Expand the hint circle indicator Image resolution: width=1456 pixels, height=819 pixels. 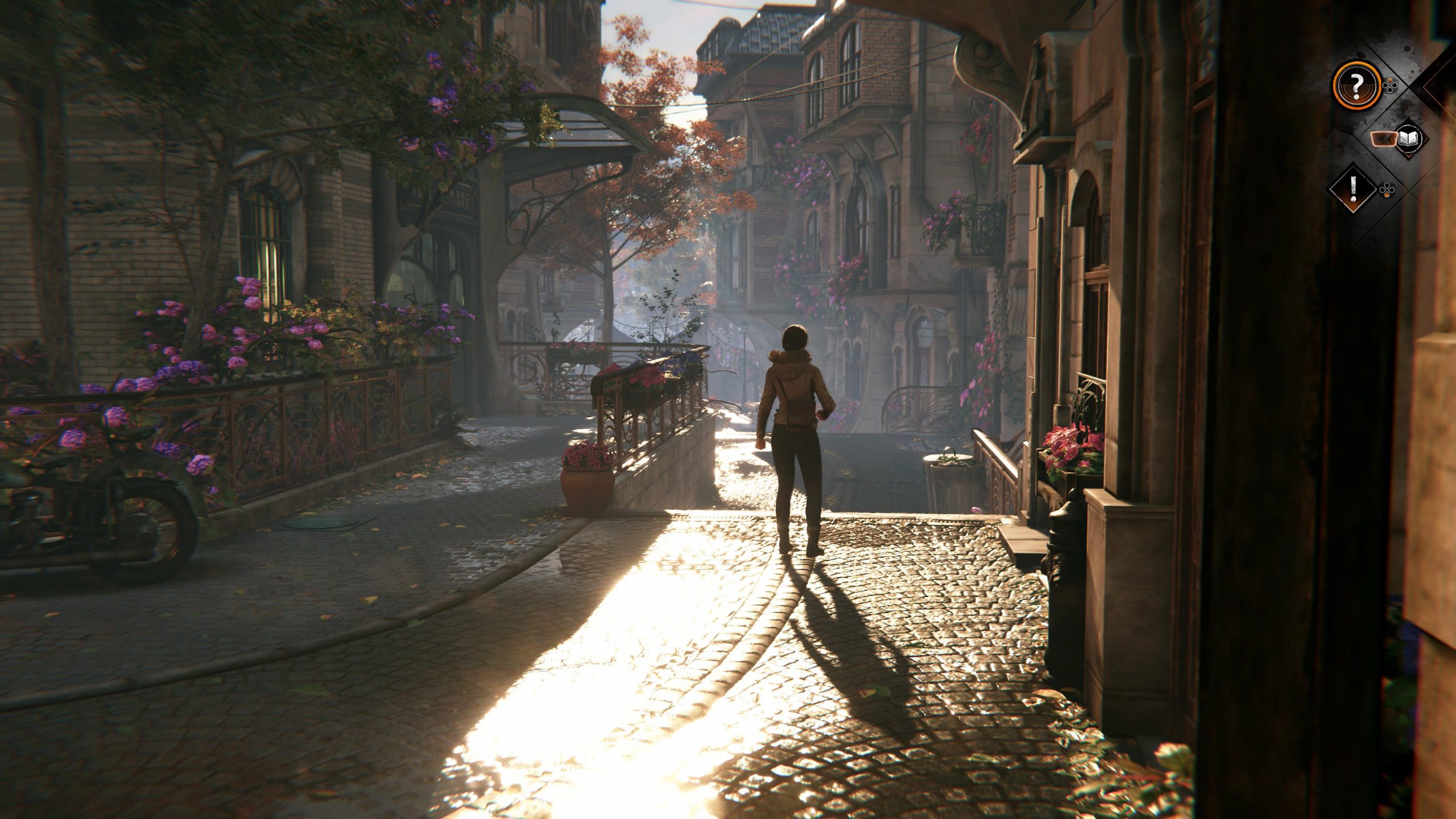point(1358,85)
